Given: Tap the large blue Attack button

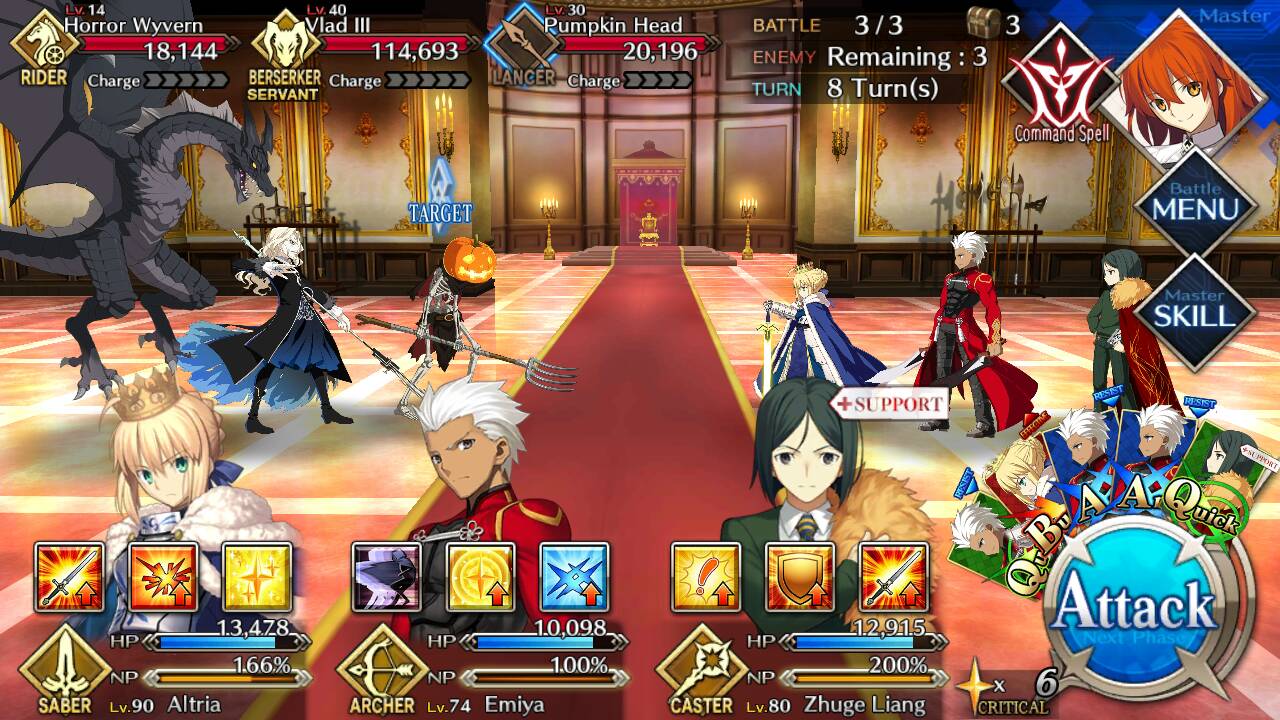Looking at the screenshot, I should 1136,608.
